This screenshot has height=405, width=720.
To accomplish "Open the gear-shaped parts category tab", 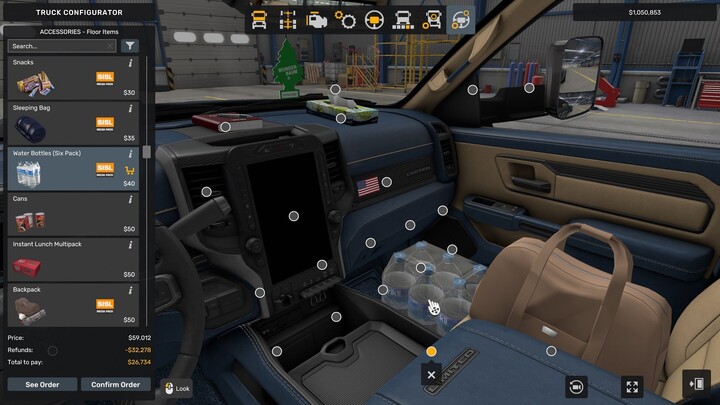I will click(x=346, y=19).
